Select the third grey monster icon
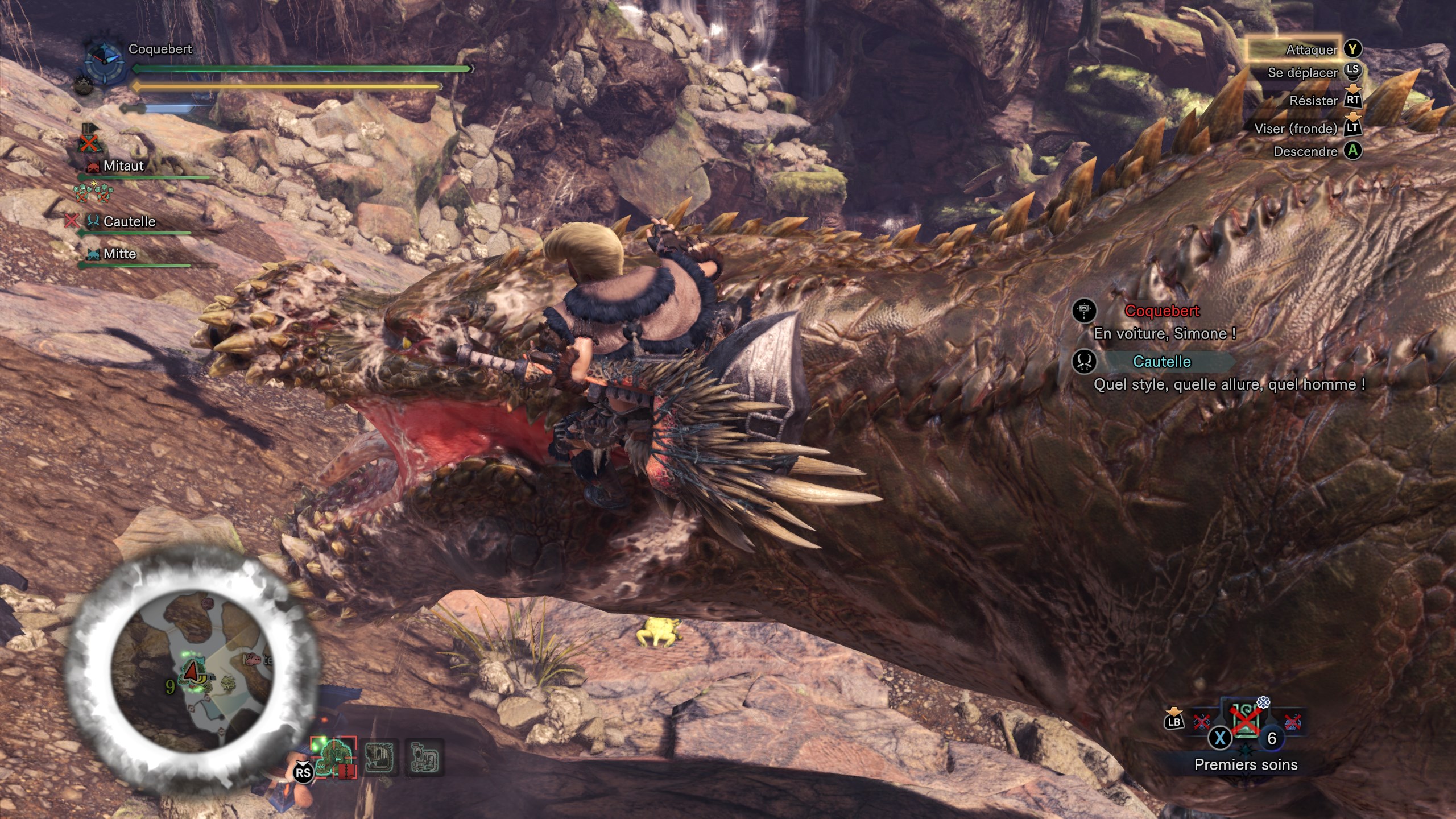The height and width of the screenshot is (819, 1456). 424,758
